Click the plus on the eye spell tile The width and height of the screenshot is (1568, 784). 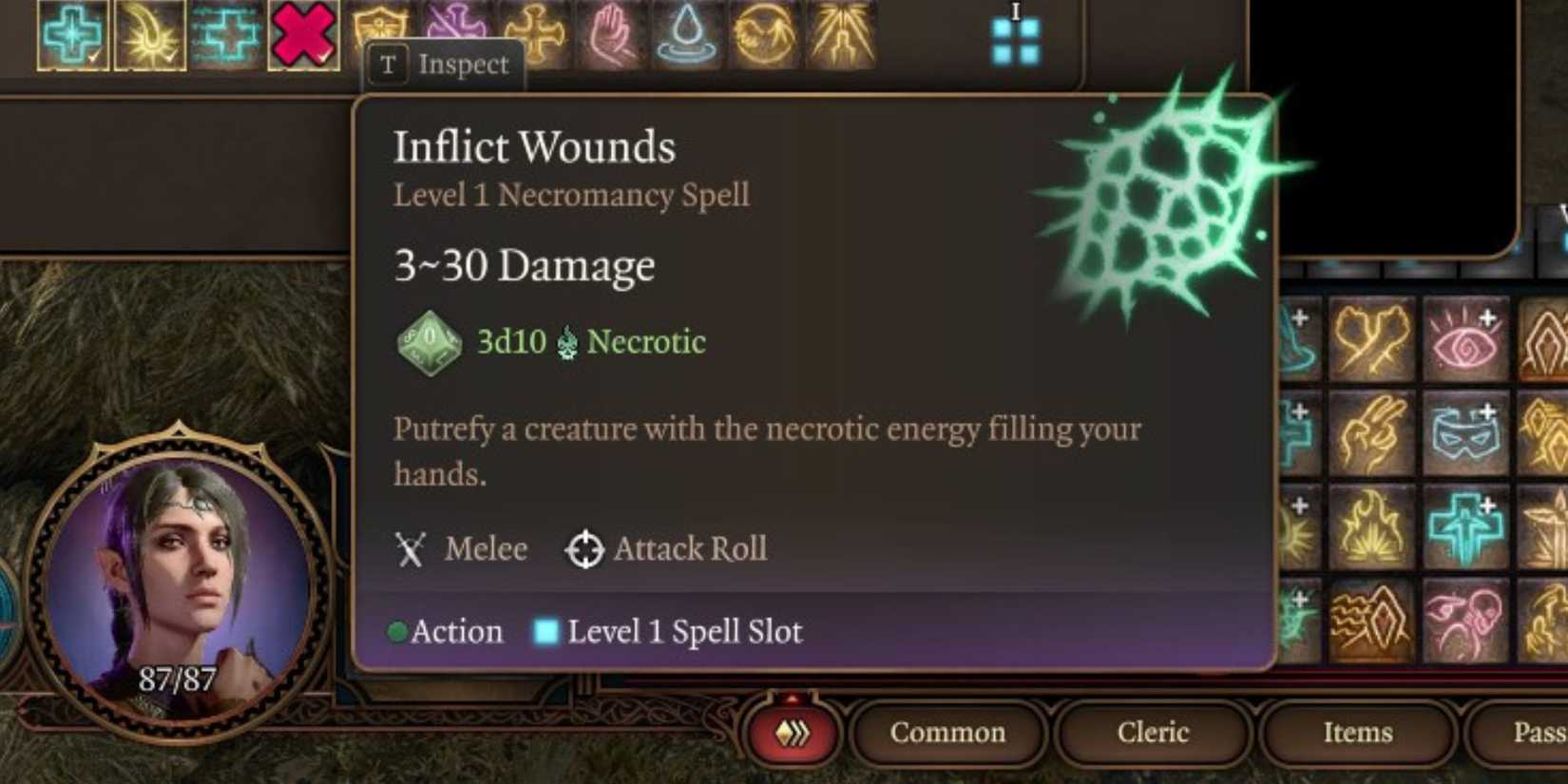[x=1485, y=319]
